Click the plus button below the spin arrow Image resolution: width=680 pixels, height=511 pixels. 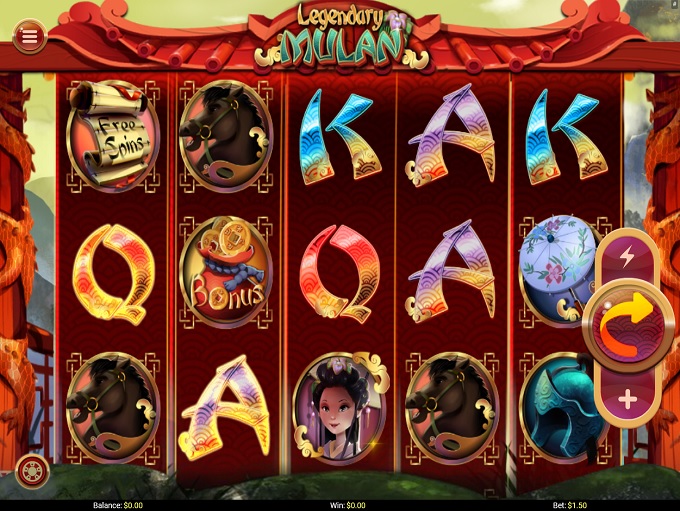click(628, 400)
